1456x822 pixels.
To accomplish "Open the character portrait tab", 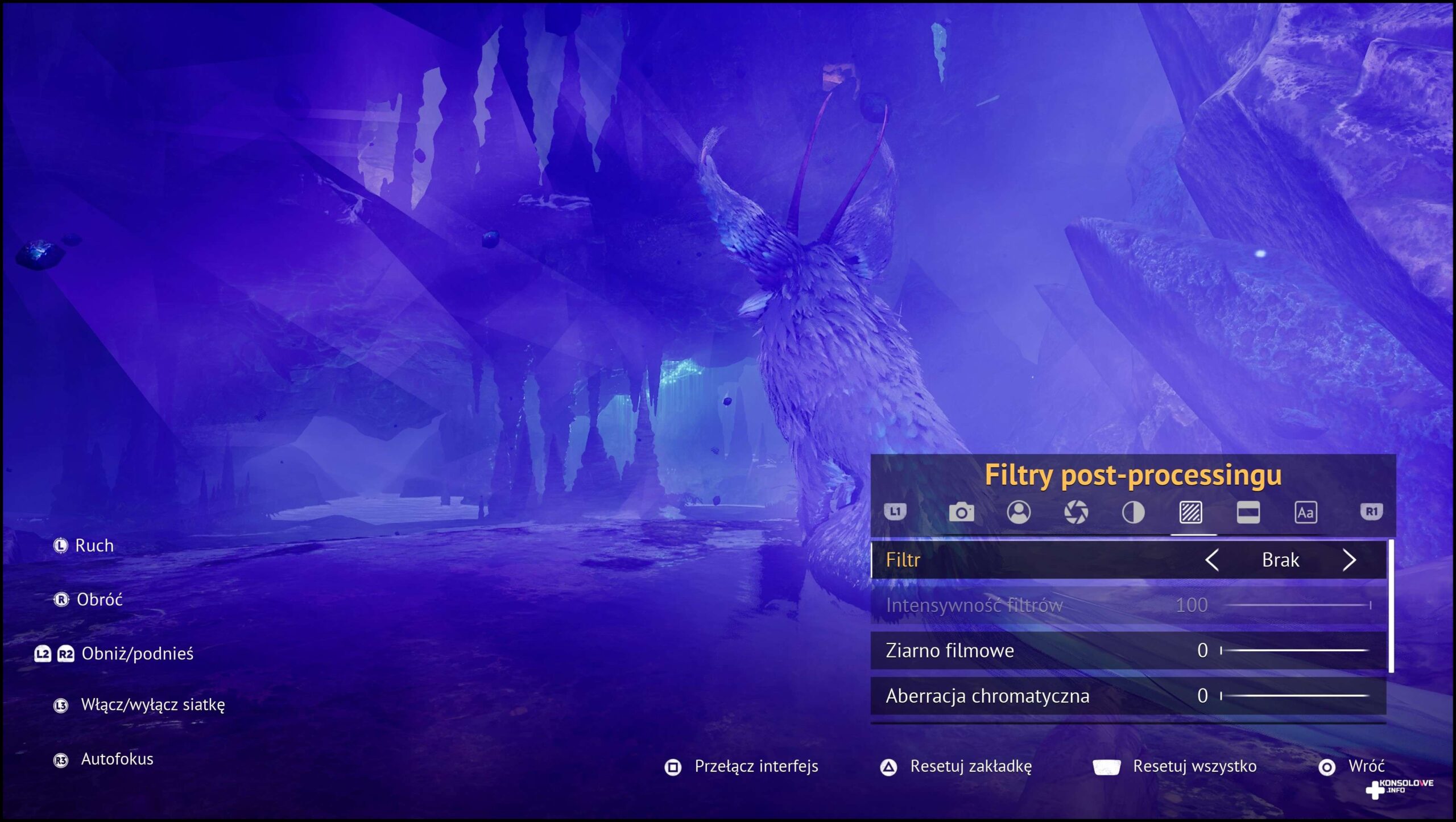I will [x=1019, y=513].
